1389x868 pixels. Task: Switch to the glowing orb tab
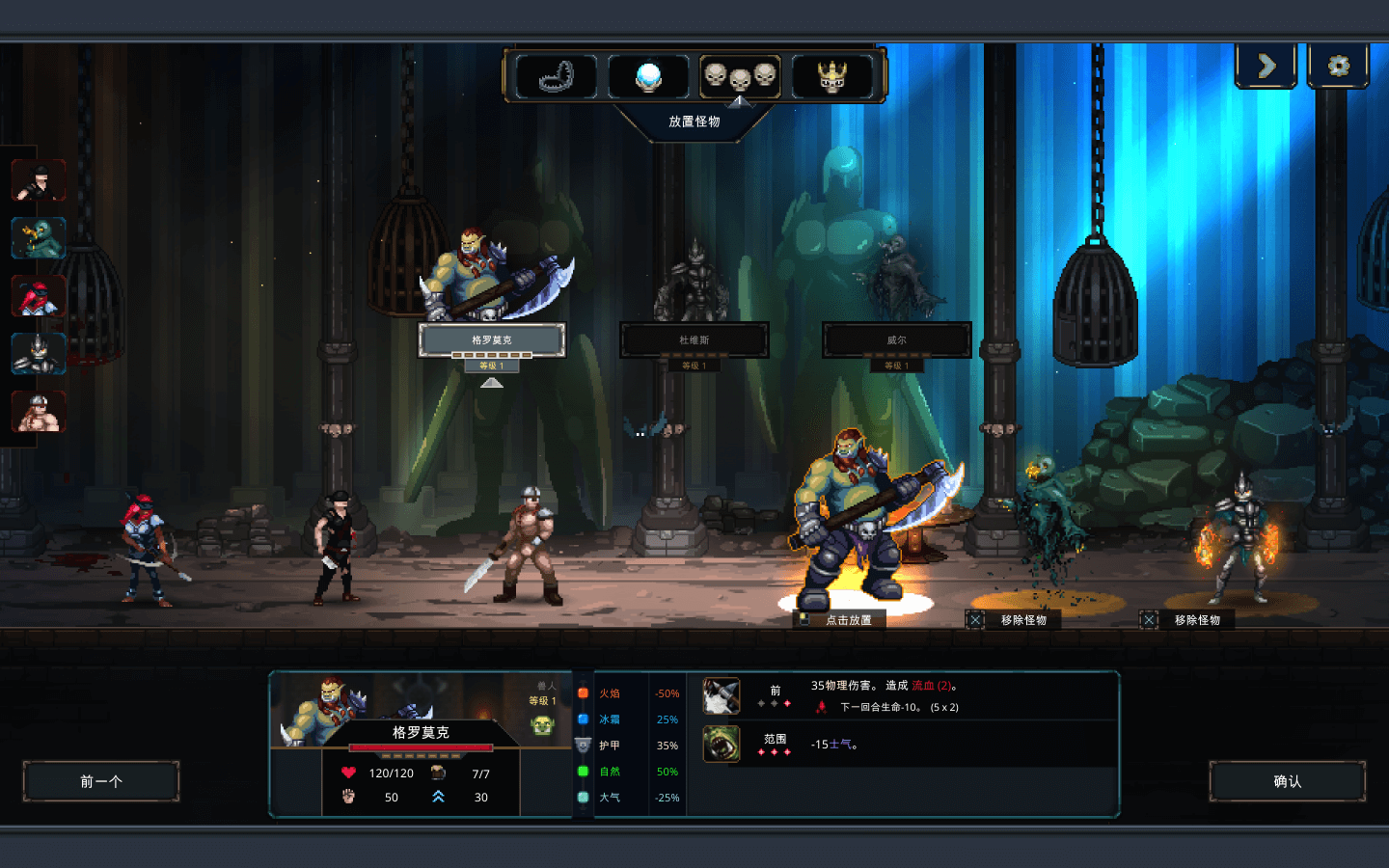pos(648,76)
